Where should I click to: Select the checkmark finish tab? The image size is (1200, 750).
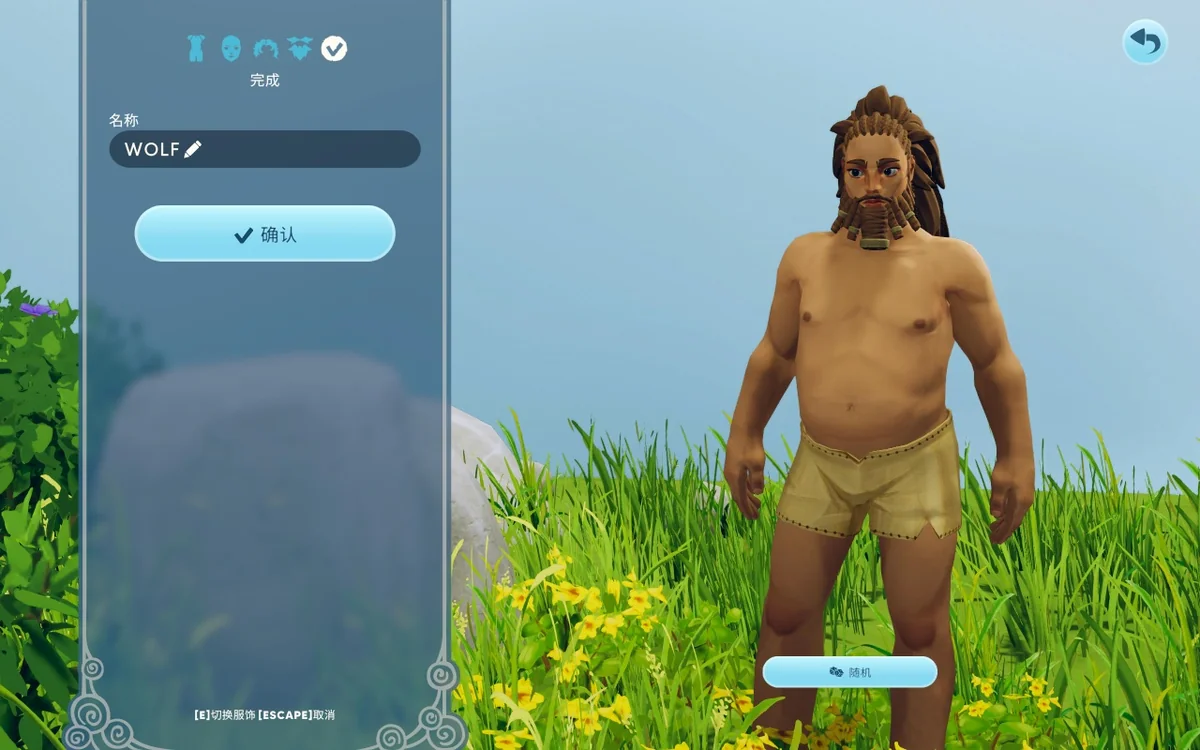tap(334, 48)
